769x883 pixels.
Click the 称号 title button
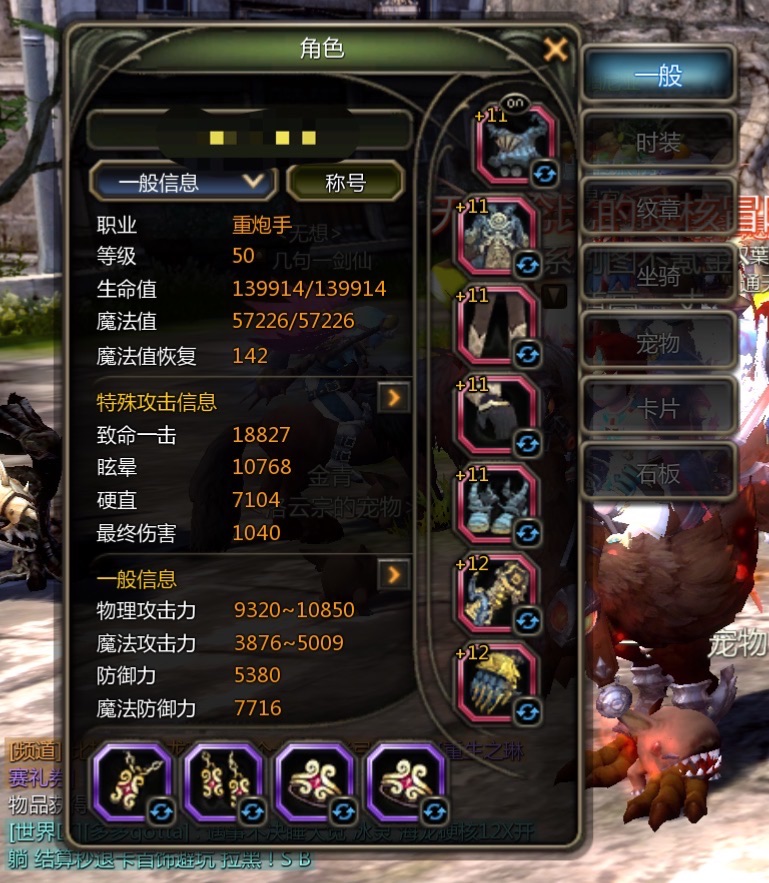point(345,183)
